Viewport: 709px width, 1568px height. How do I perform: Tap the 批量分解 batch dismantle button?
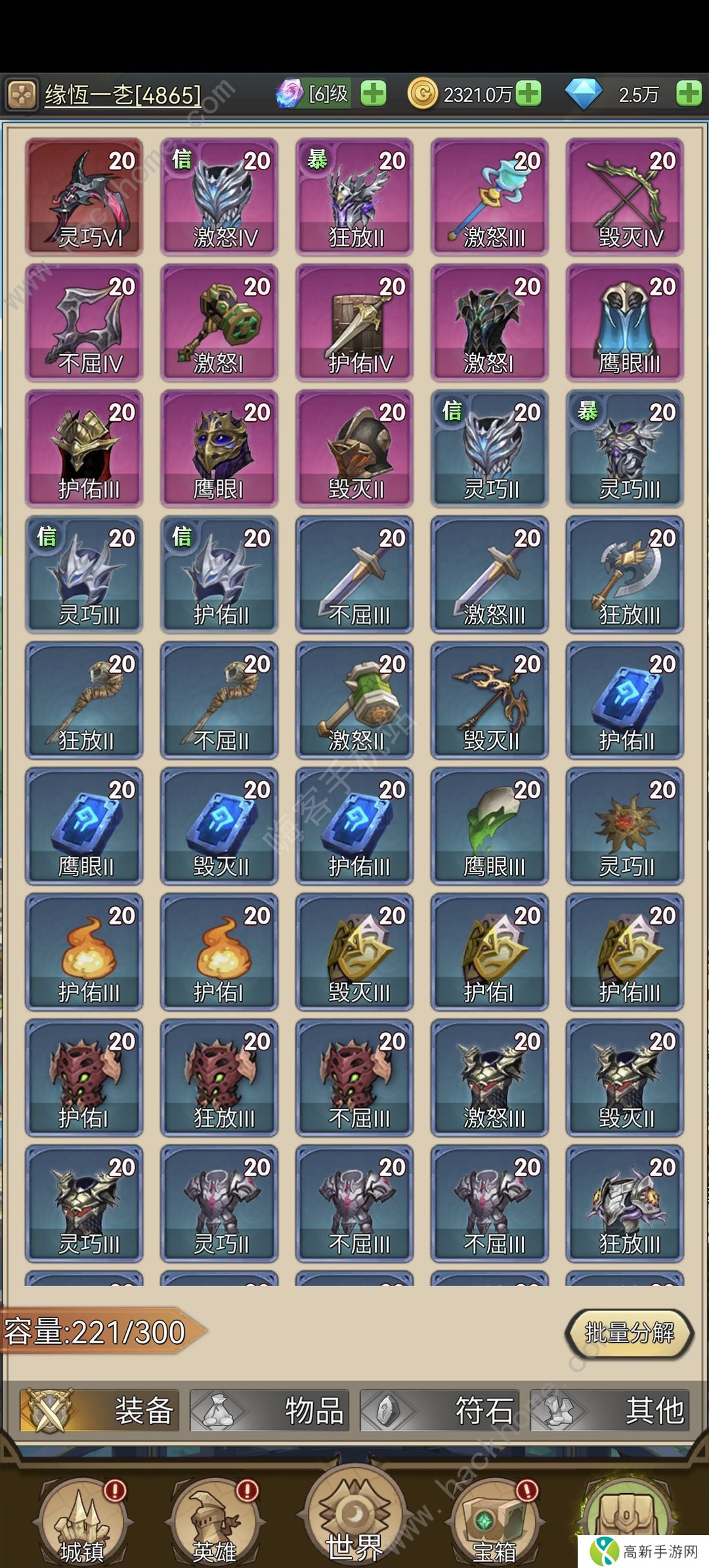coord(629,1333)
